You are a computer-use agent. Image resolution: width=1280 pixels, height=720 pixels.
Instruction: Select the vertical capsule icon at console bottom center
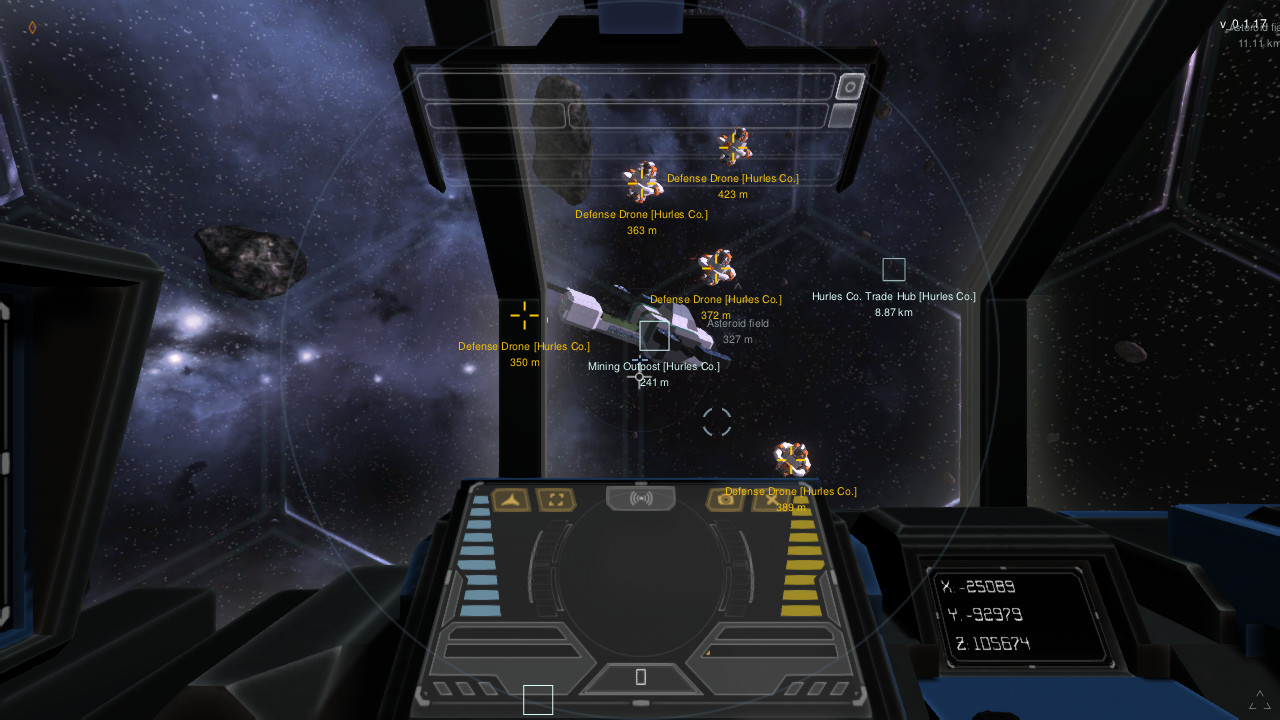pyautogui.click(x=641, y=676)
